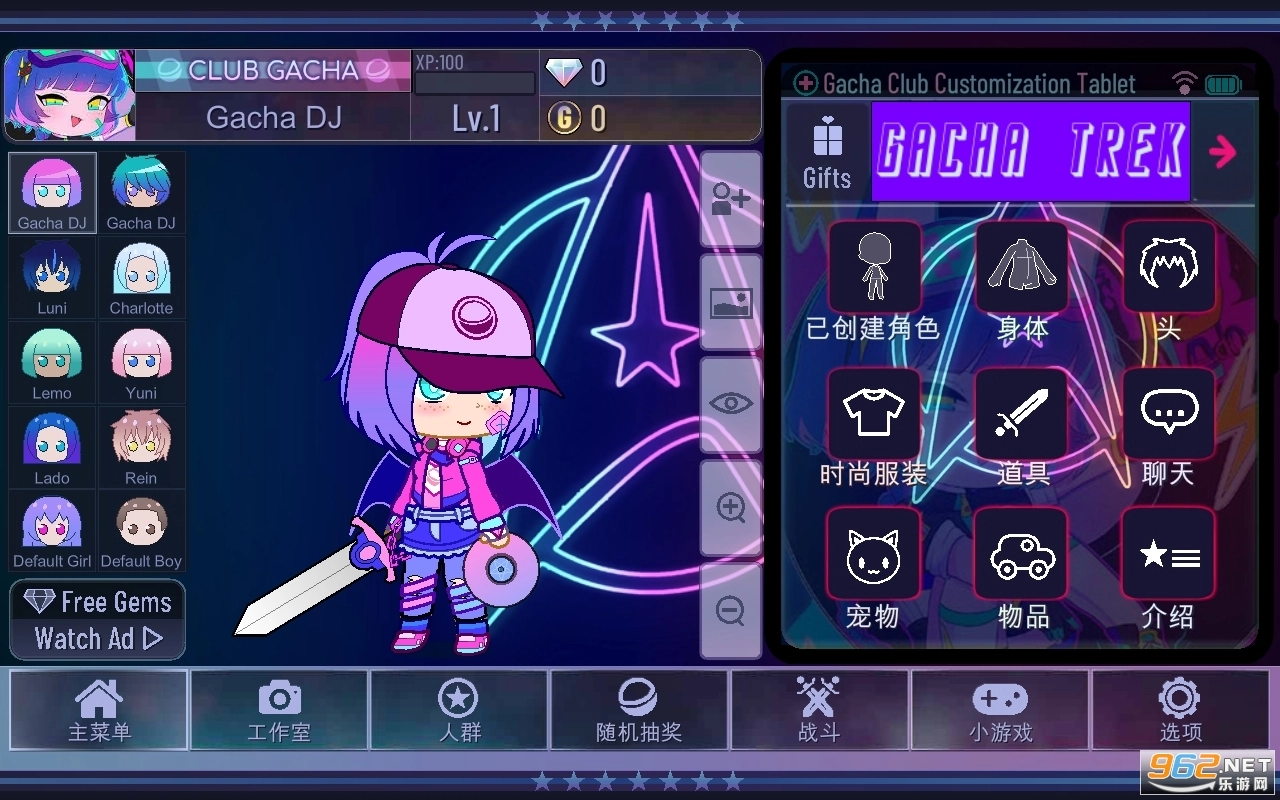The image size is (1280, 800).
Task: Open 选项 (Options) from the bottom menu
Action: [1180, 710]
